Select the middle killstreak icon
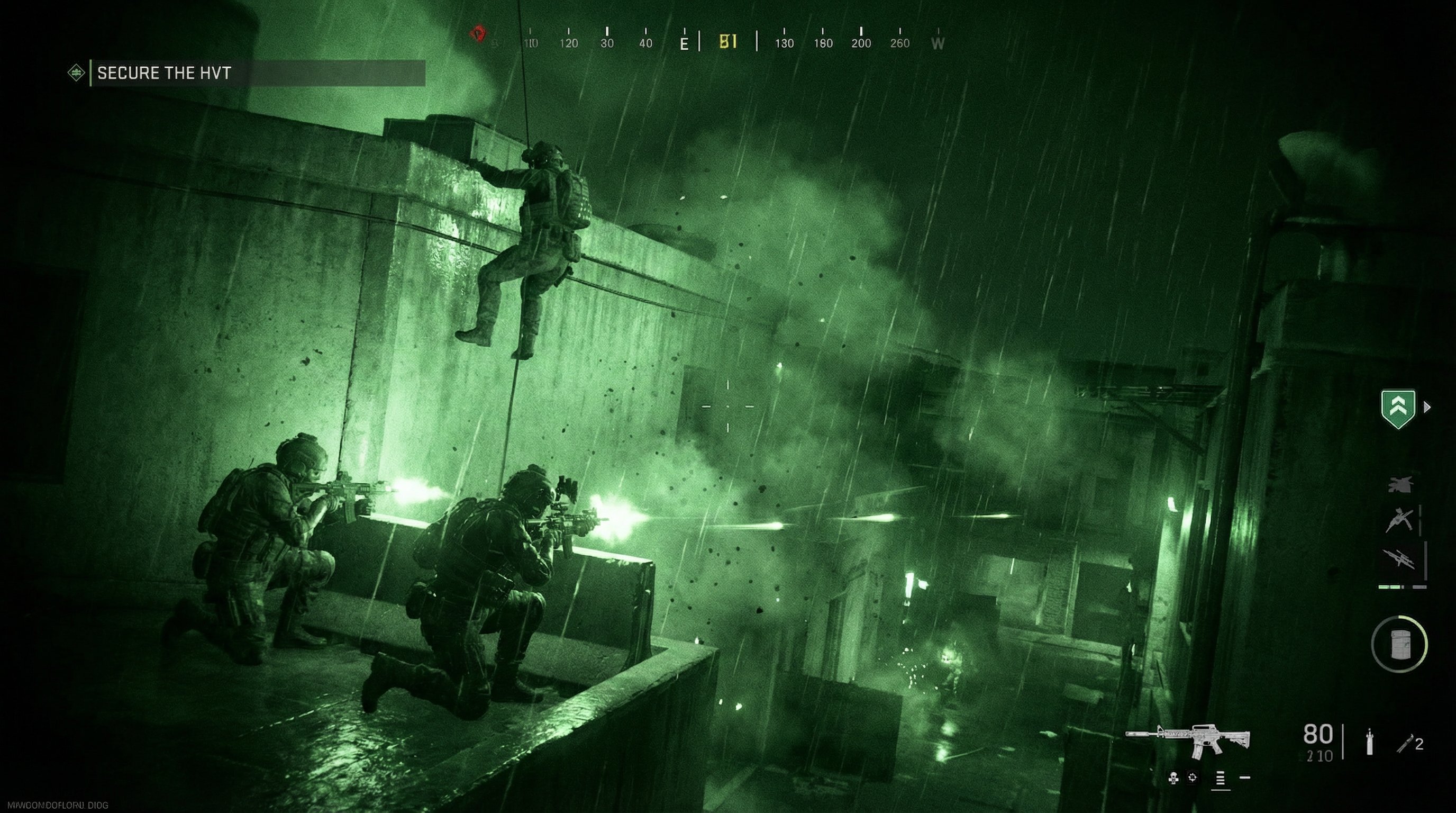 pos(1400,520)
